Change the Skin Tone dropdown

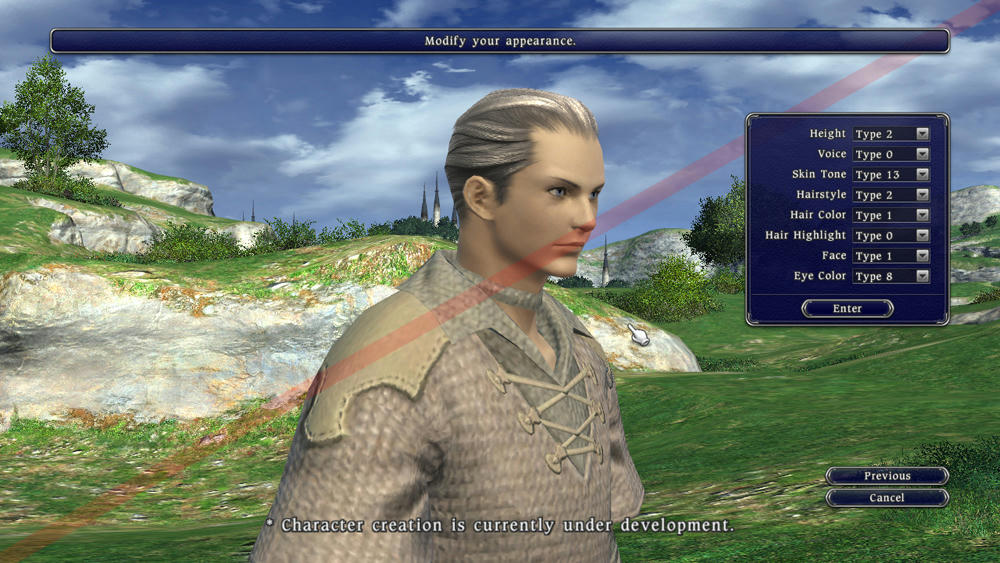(890, 175)
